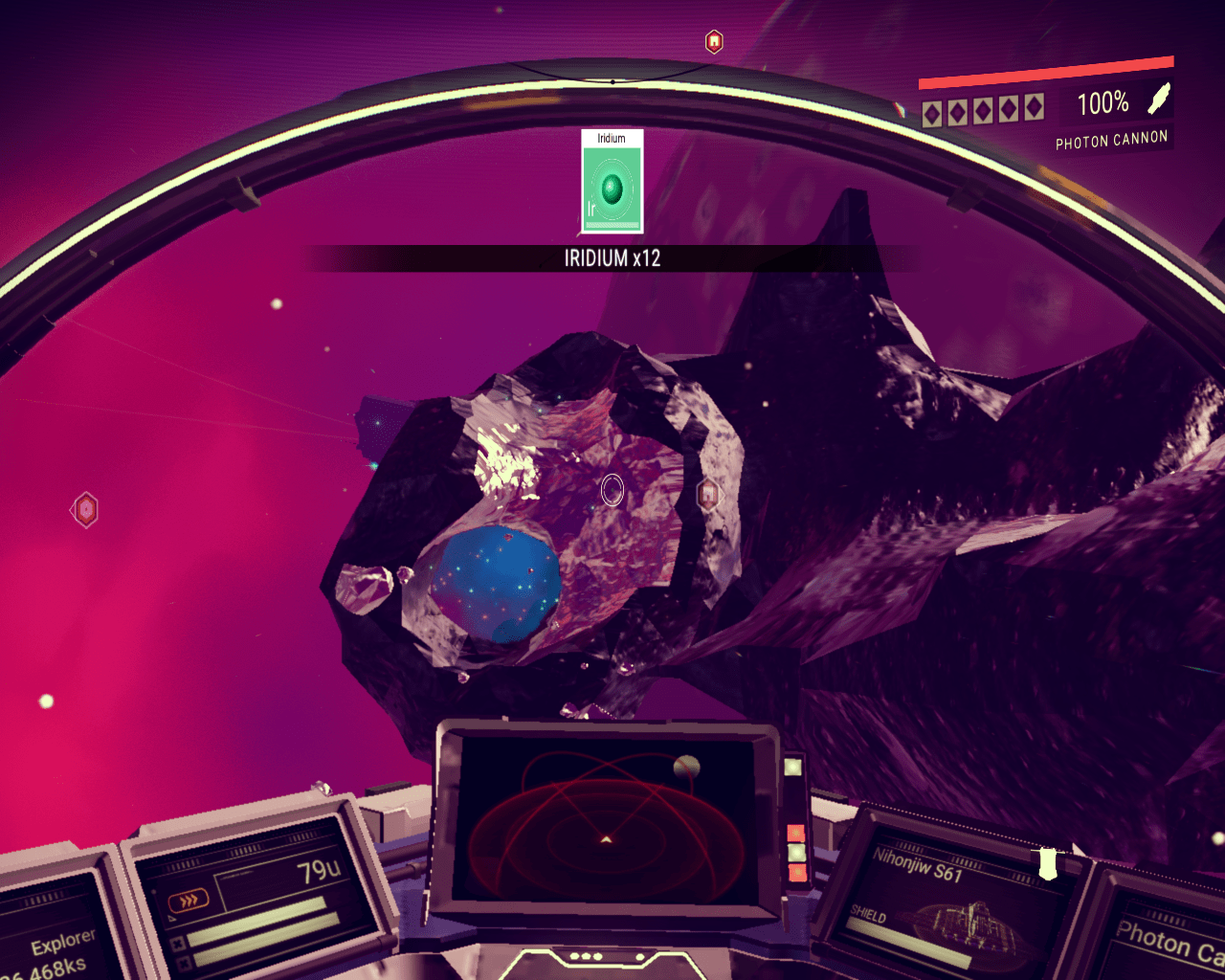The height and width of the screenshot is (980, 1225).
Task: Select the red building marker atop the canopy
Action: click(714, 41)
